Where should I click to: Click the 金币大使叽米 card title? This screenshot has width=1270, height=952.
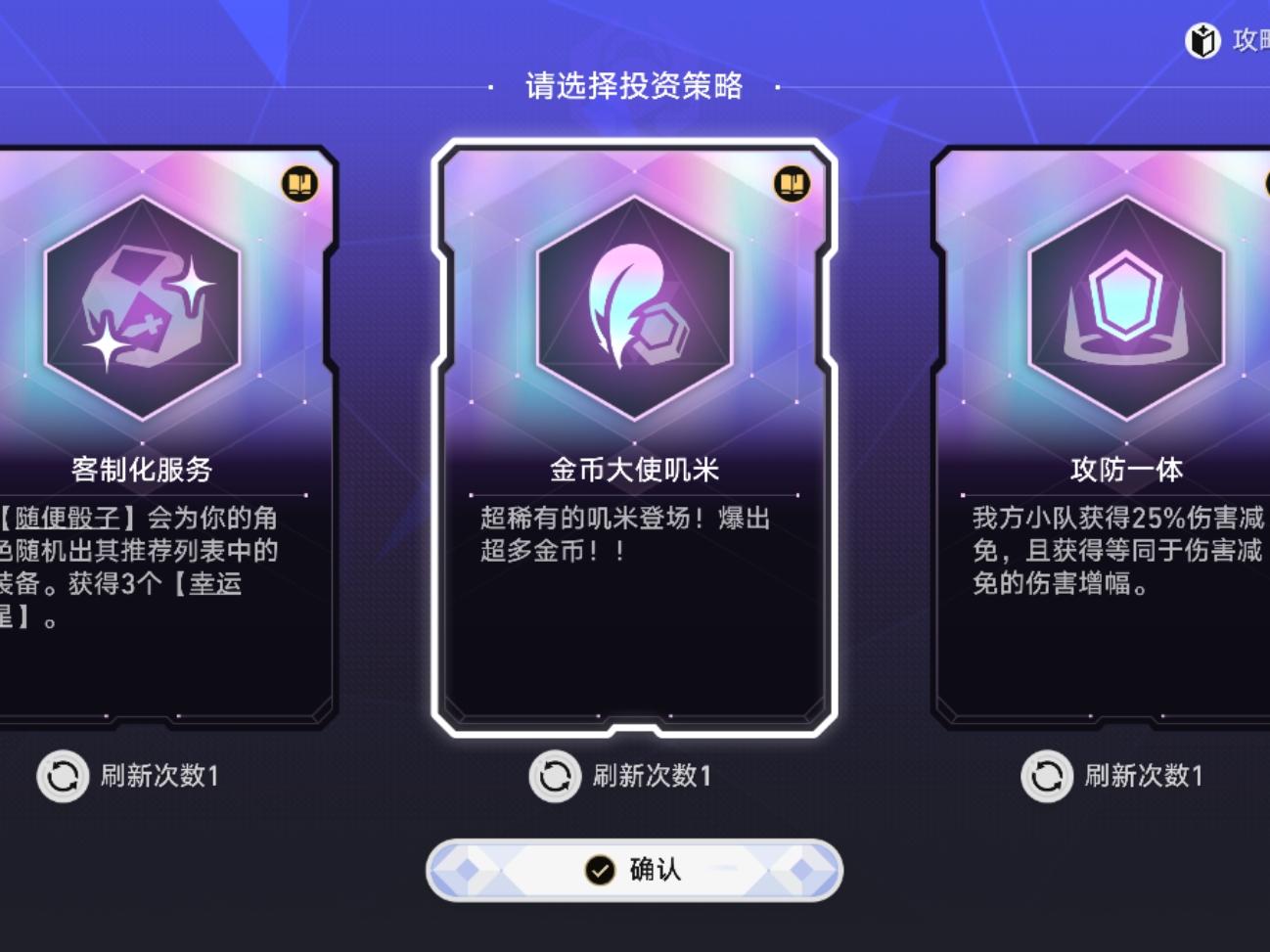point(636,469)
